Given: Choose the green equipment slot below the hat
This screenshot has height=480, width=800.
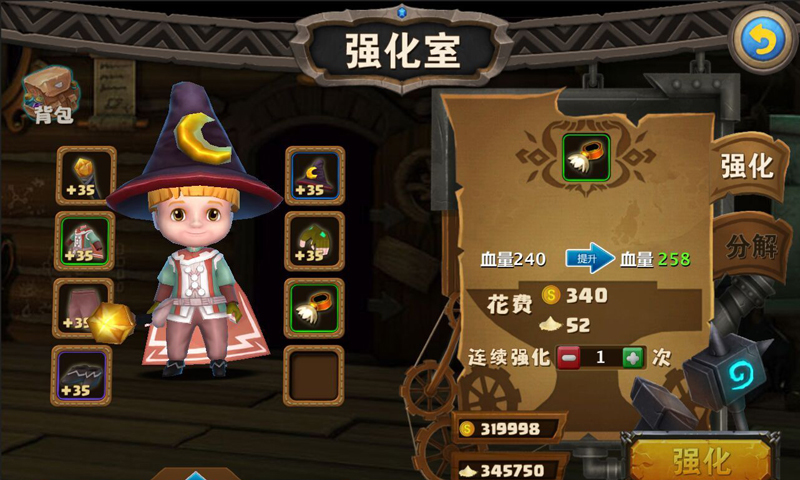Looking at the screenshot, I should 315,242.
